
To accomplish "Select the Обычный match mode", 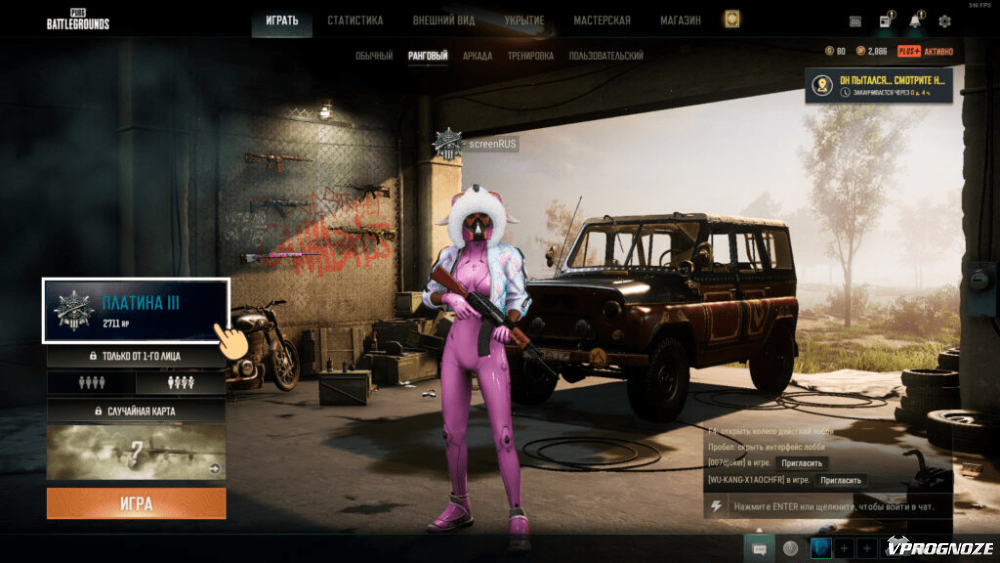I will [x=374, y=56].
